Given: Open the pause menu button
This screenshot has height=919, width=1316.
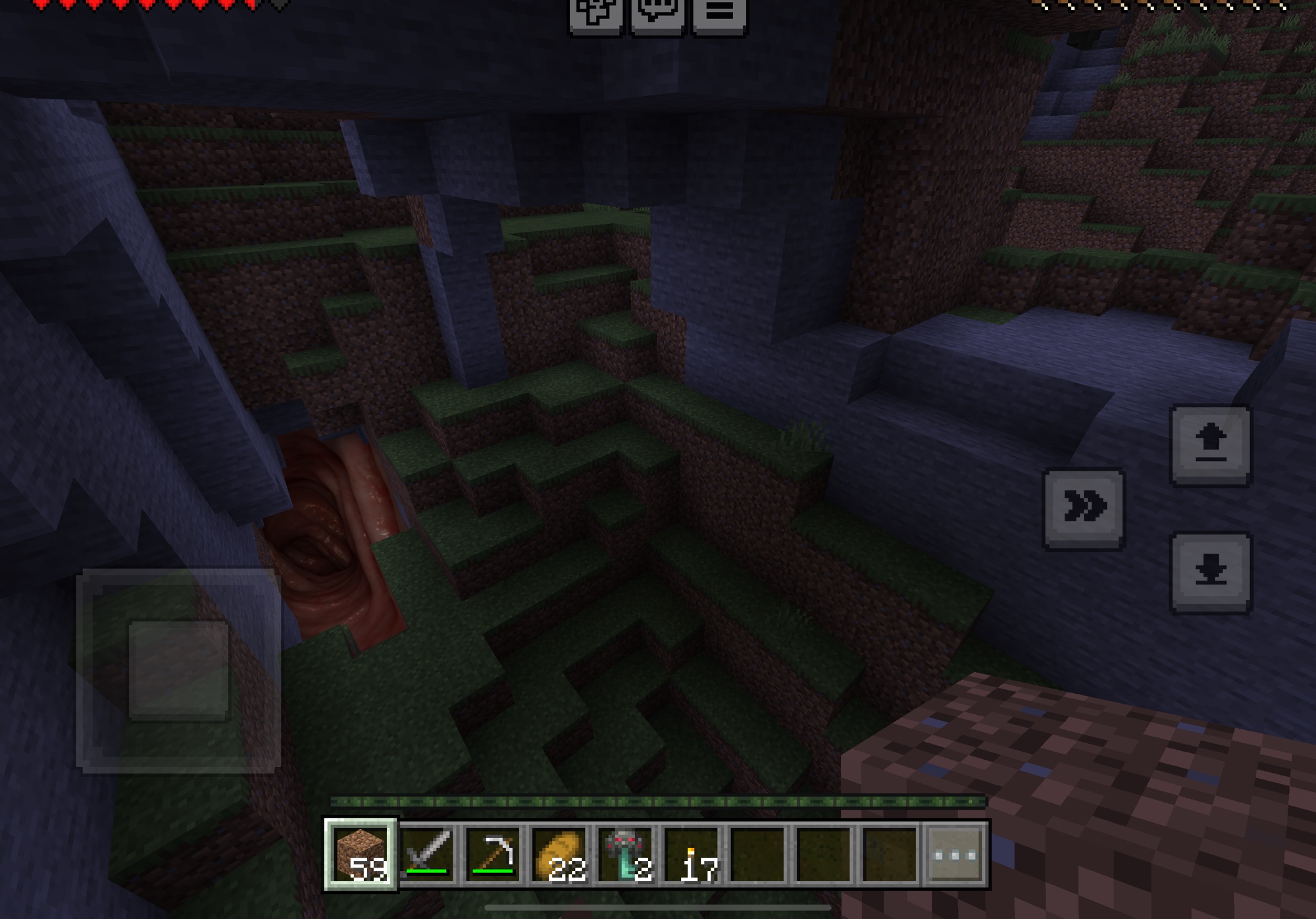Looking at the screenshot, I should point(719,13).
